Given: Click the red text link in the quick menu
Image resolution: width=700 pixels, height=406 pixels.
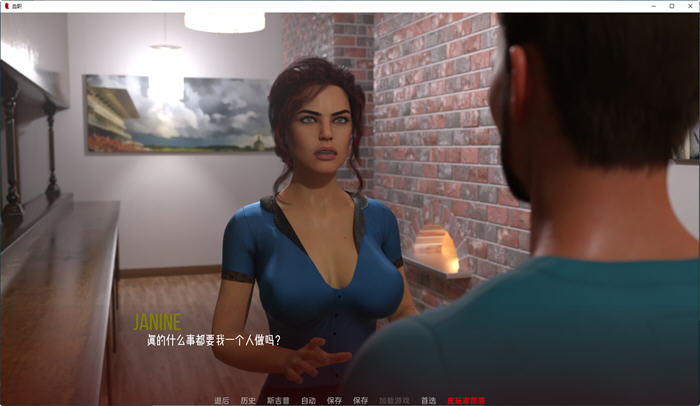Looking at the screenshot, I should point(466,400).
